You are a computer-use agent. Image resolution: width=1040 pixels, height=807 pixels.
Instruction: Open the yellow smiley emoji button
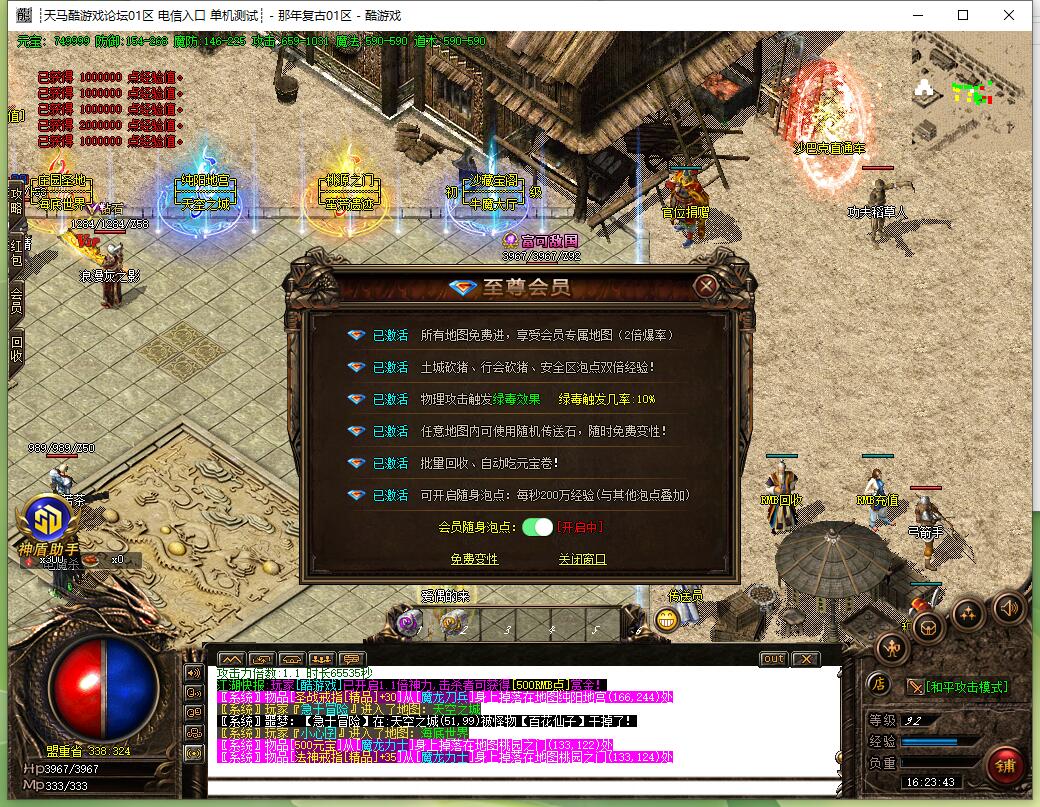(667, 620)
